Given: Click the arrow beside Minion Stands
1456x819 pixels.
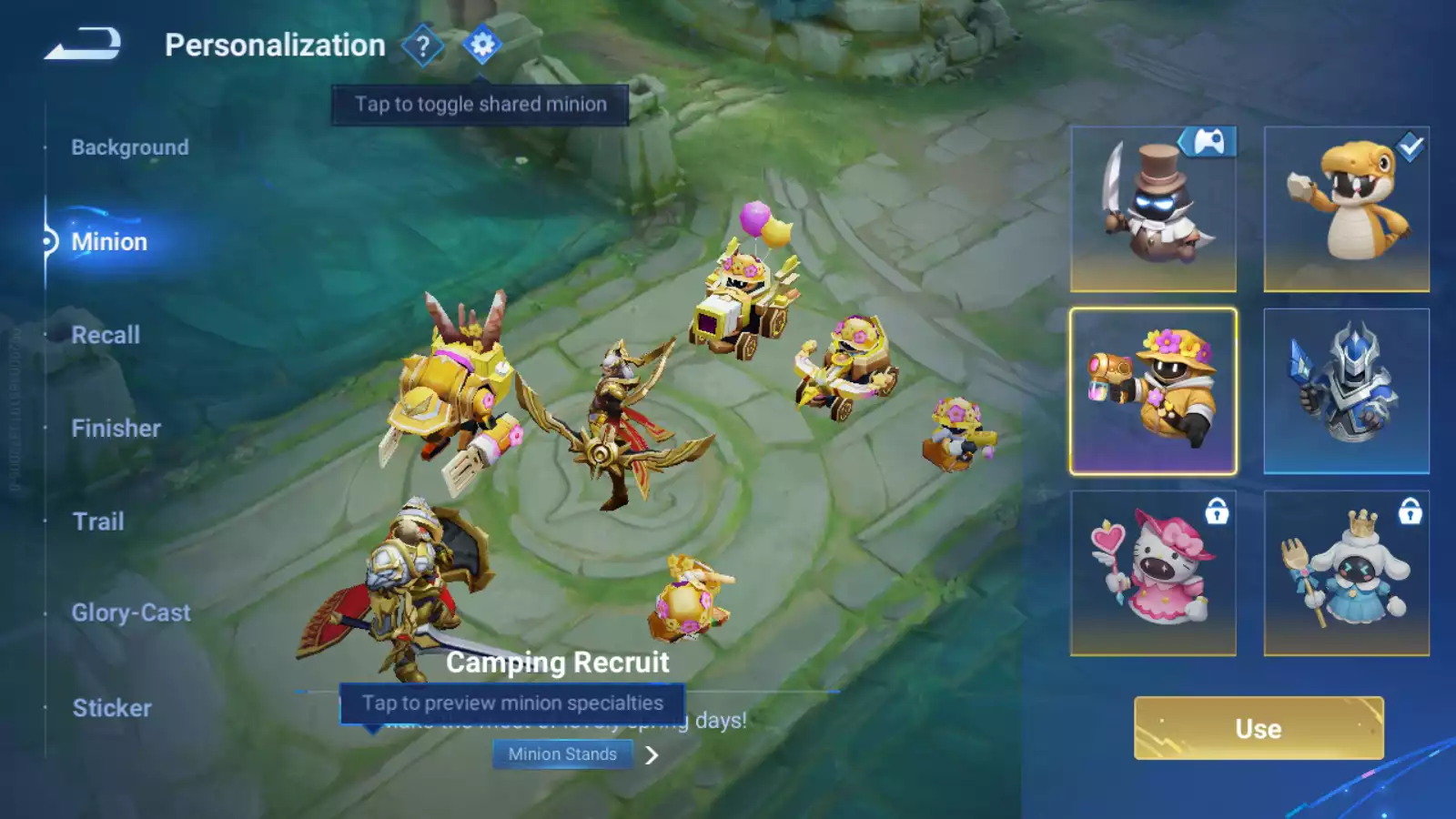Looking at the screenshot, I should 652,755.
